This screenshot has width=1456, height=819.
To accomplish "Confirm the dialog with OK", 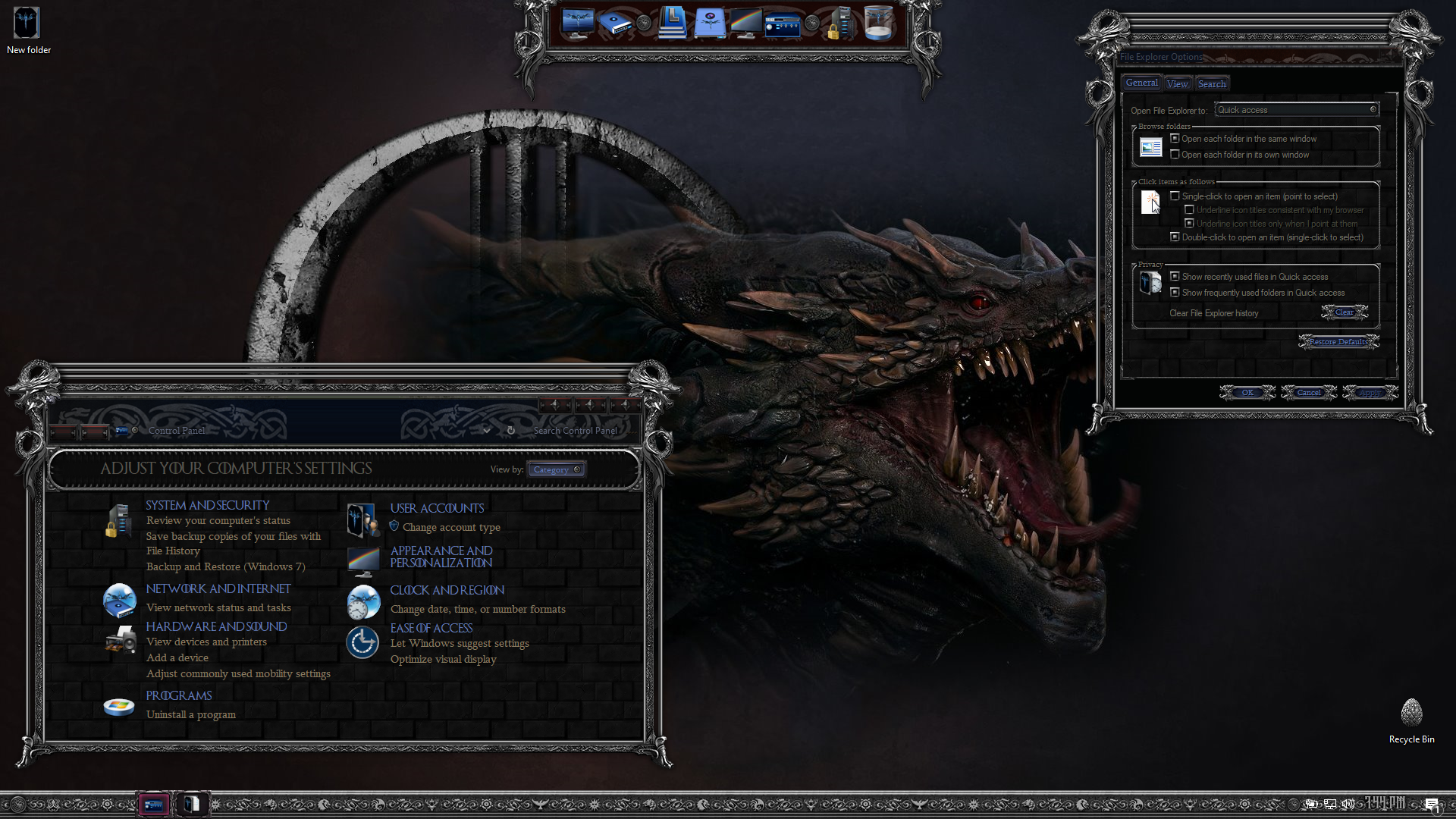I will tap(1247, 393).
